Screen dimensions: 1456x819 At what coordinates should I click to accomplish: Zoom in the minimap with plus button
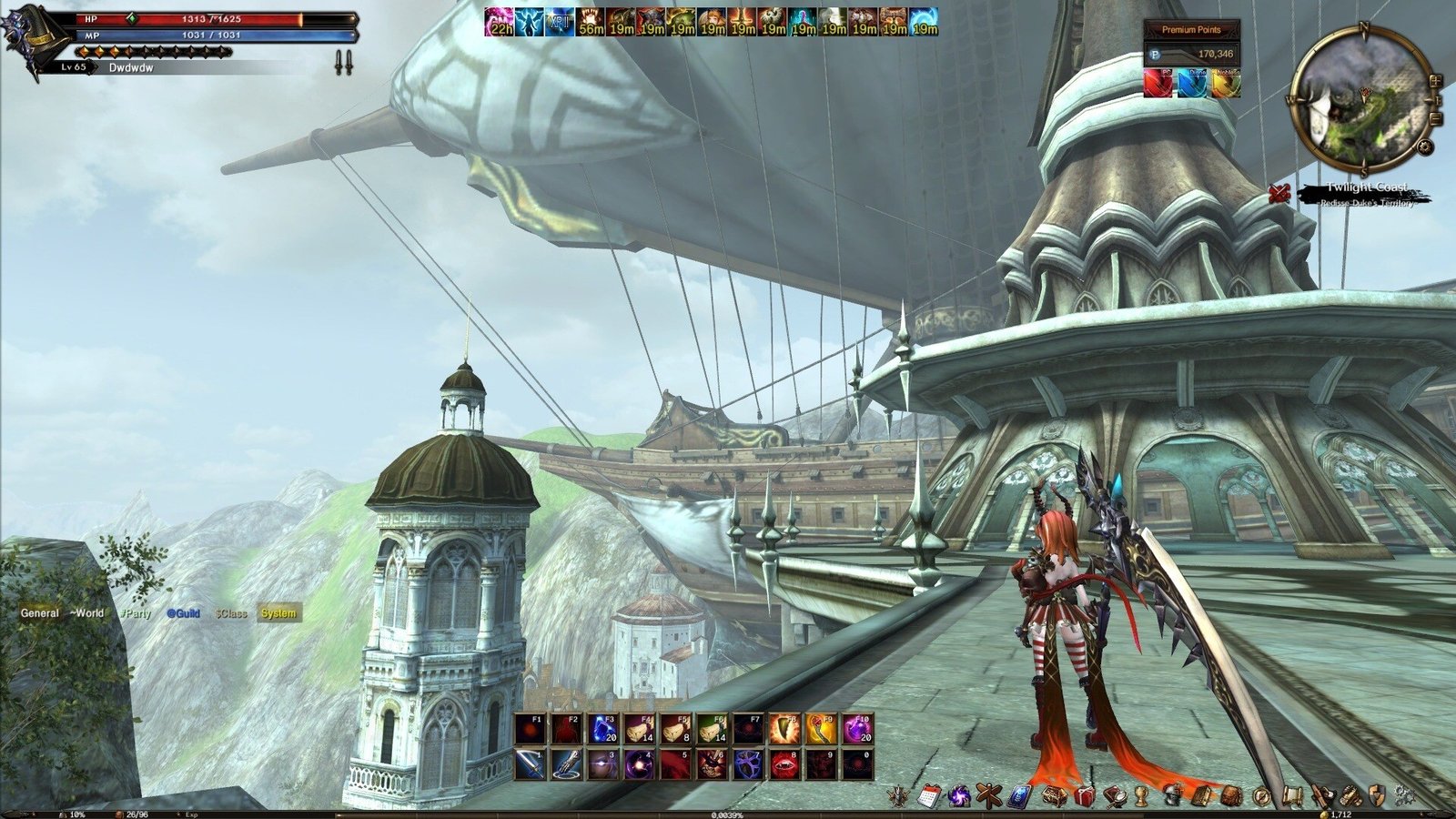coord(1435,79)
